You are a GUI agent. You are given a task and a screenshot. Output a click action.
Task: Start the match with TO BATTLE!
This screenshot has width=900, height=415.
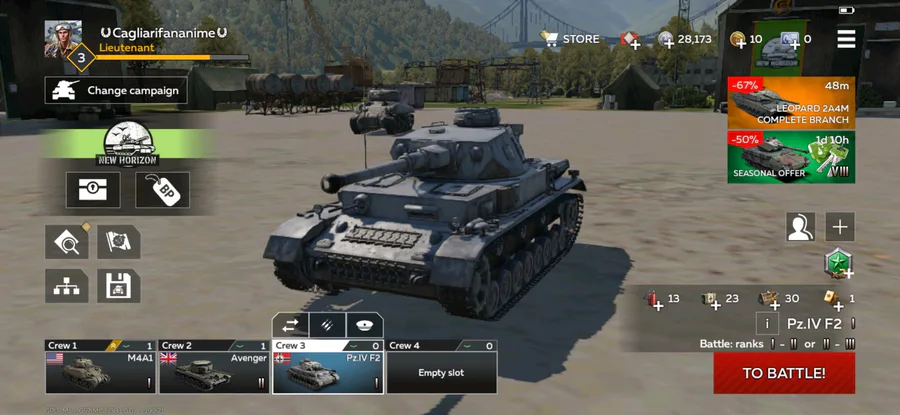pyautogui.click(x=783, y=373)
